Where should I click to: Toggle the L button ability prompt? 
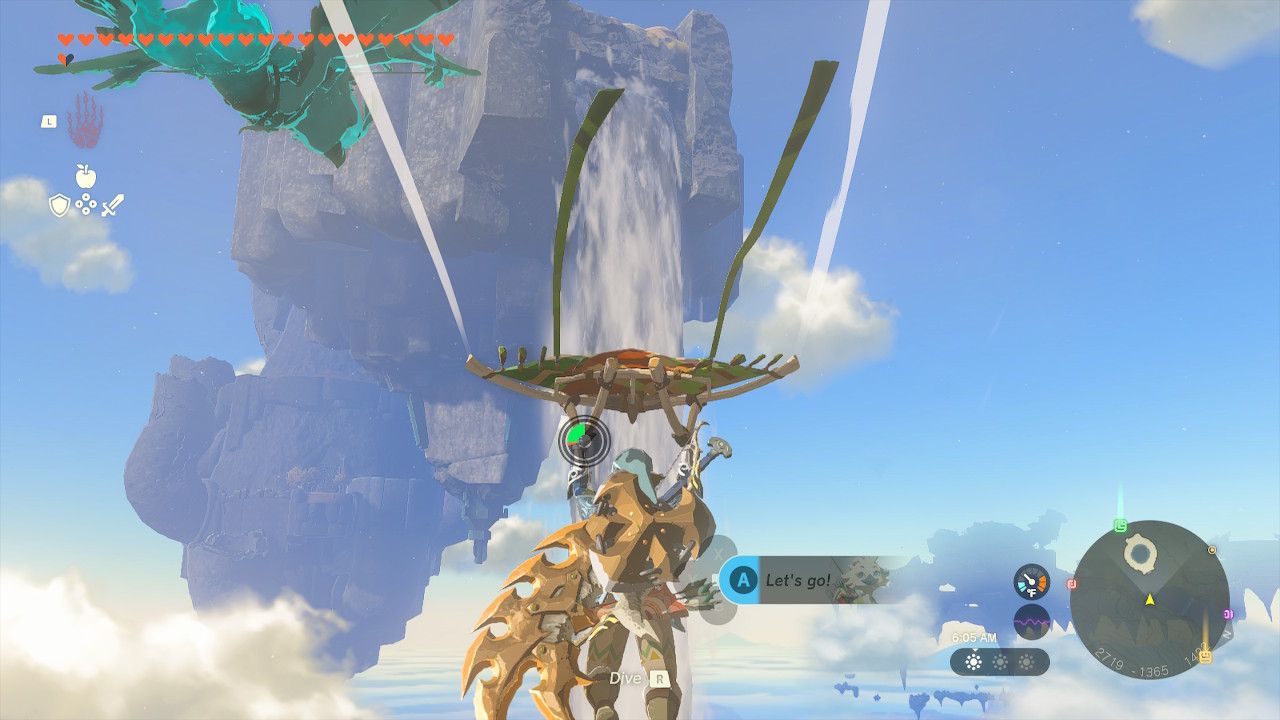point(49,122)
